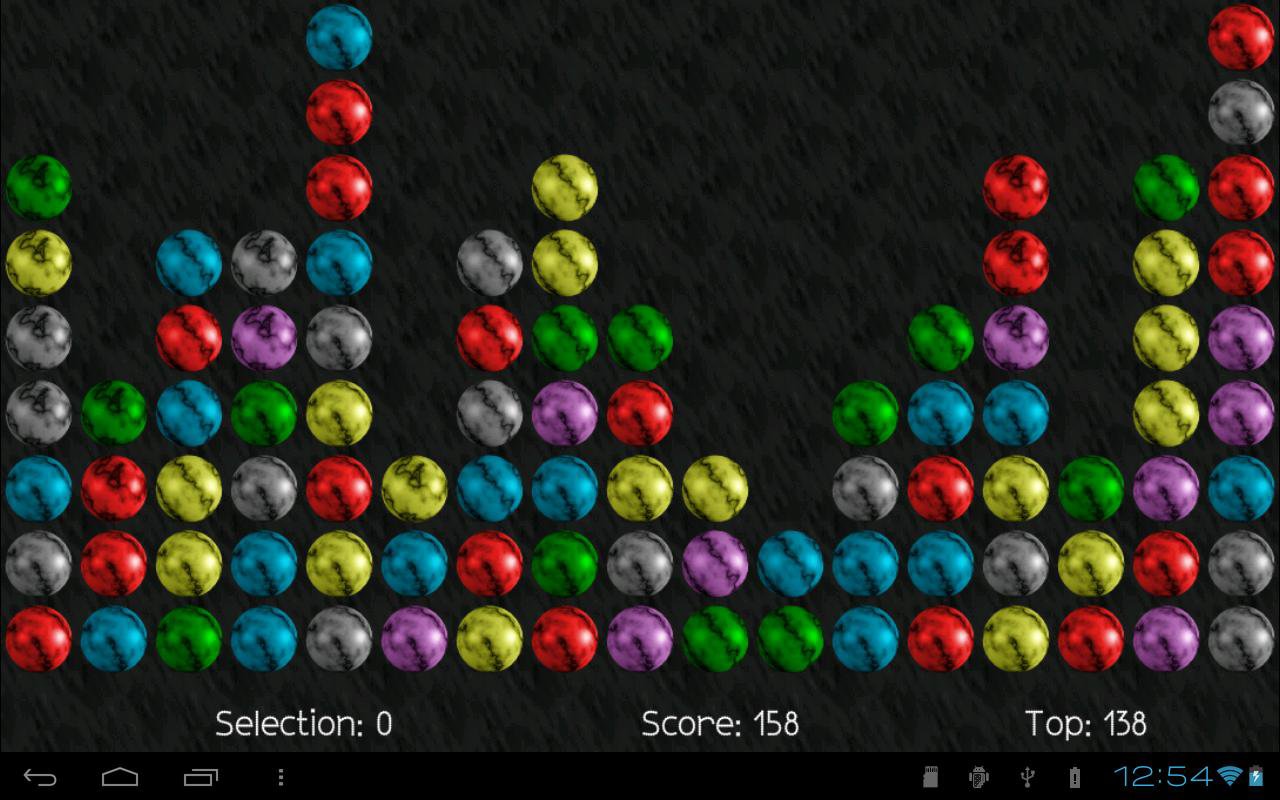Tap the battery alert icon in the tray
The image size is (1280, 800).
[x=1074, y=775]
